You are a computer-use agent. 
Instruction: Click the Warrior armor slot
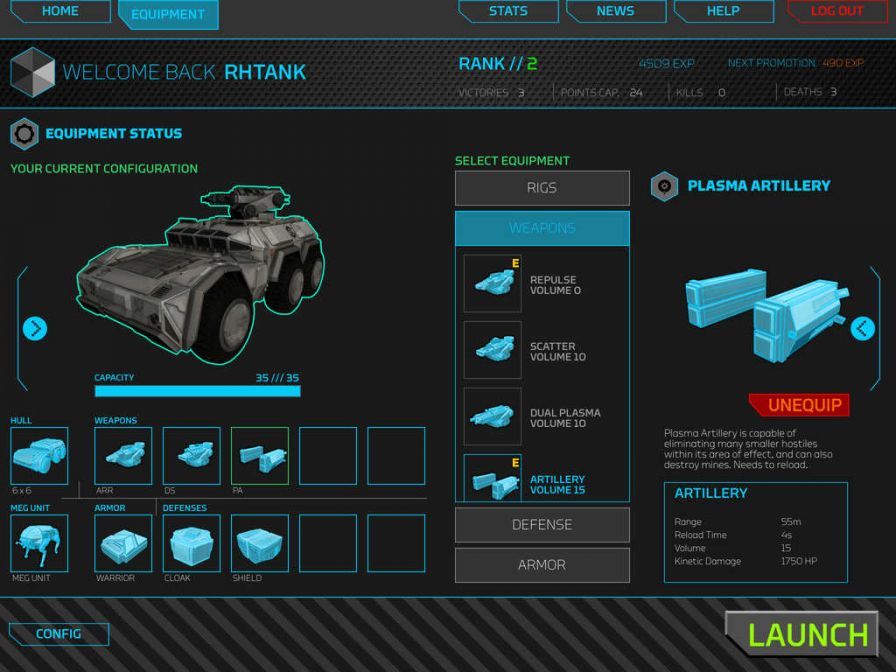point(123,543)
